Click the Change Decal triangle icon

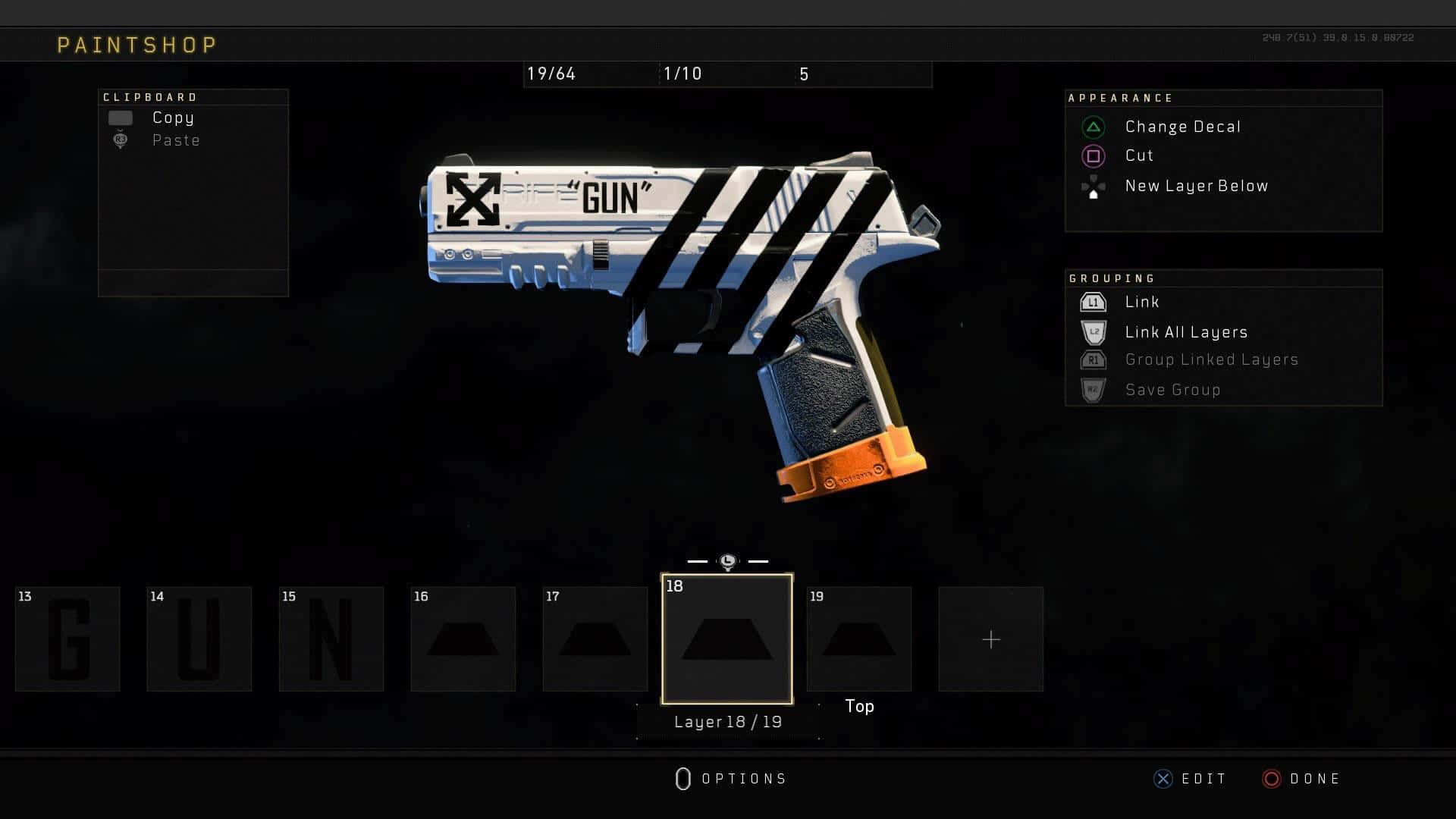(x=1092, y=127)
